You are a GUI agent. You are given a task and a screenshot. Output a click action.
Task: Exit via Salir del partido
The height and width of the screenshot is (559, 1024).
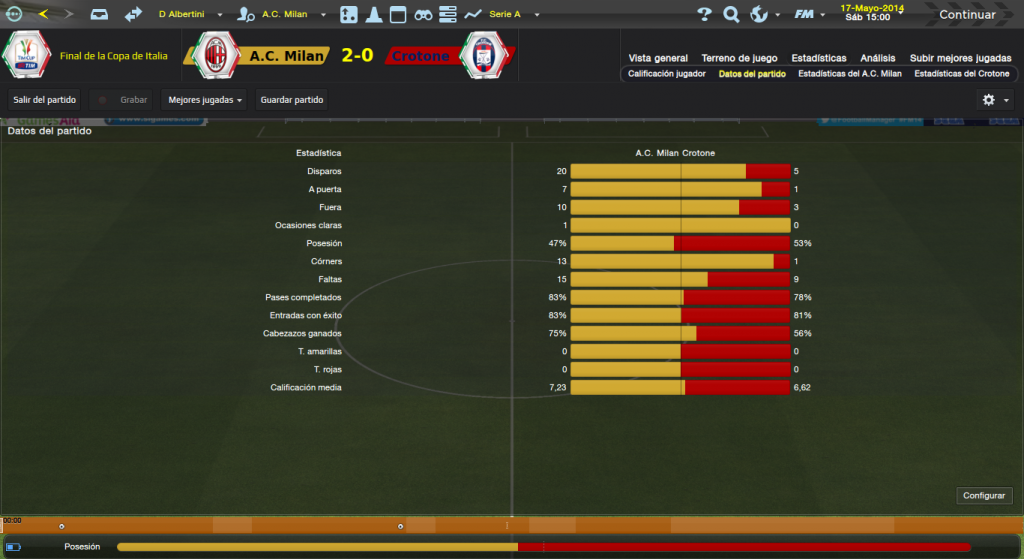pos(44,100)
